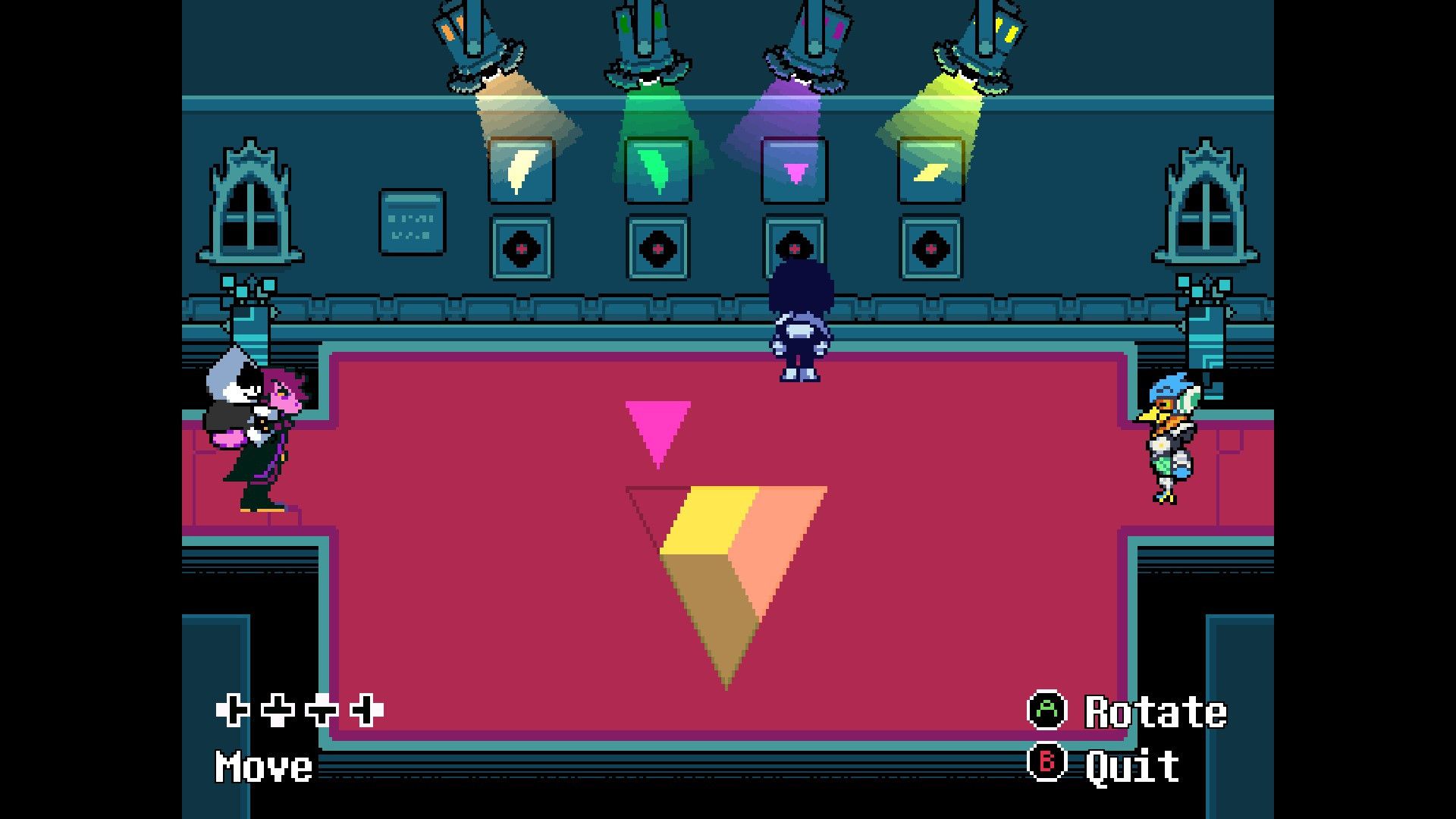This screenshot has width=1456, height=819.
Task: Select the green triangle puzzle panel
Action: click(x=657, y=170)
